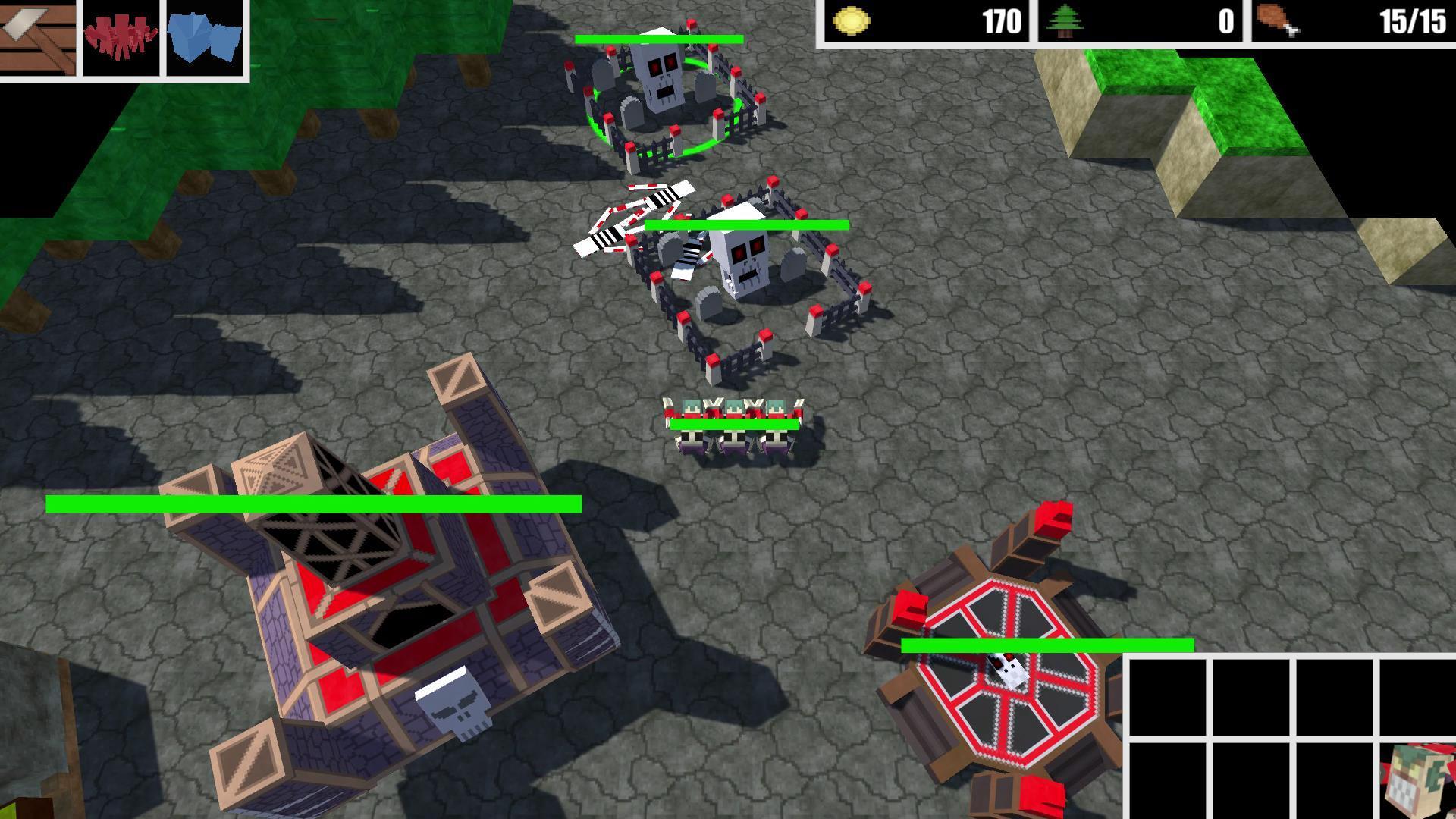Click the gold coin resource icon
1456x819 pixels.
pos(853,22)
